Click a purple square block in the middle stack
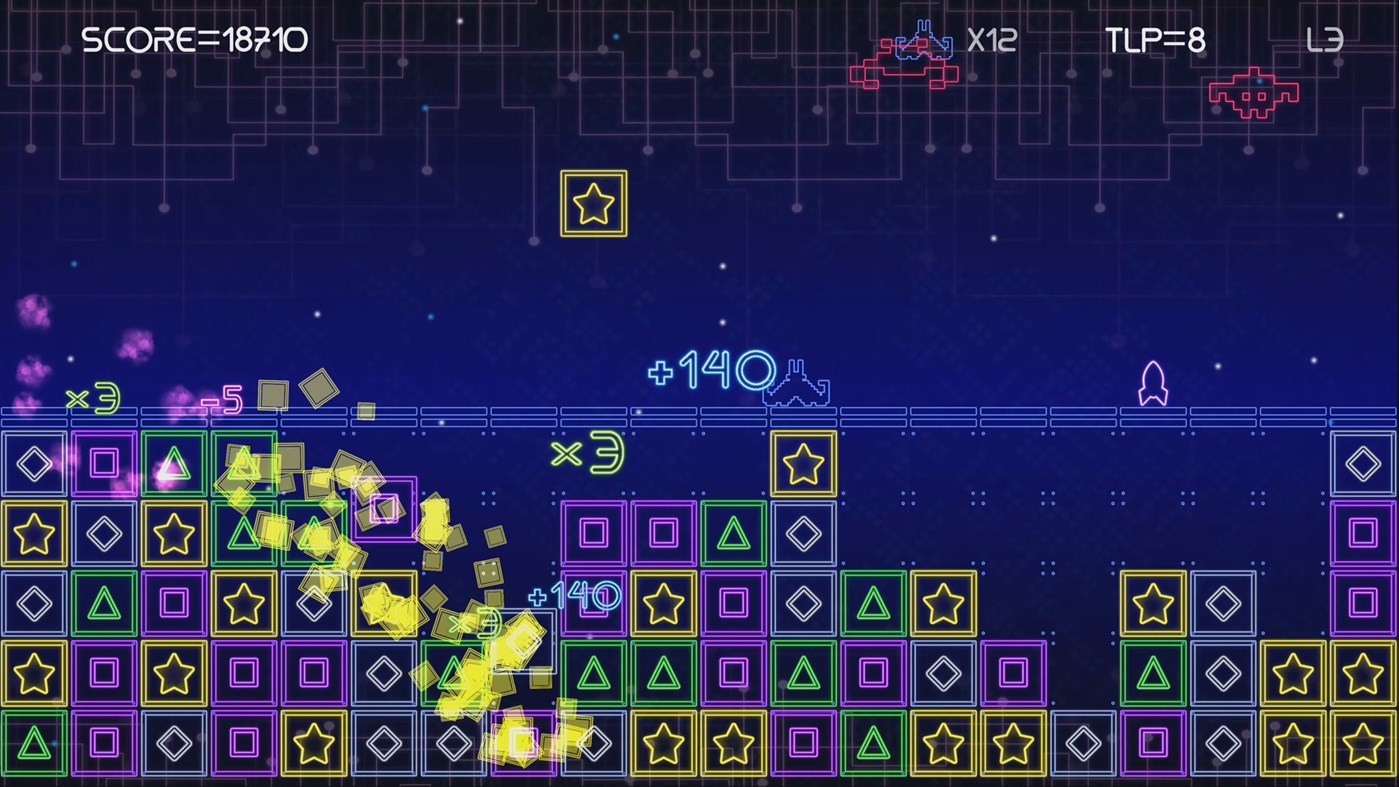The width and height of the screenshot is (1399, 787). click(594, 534)
